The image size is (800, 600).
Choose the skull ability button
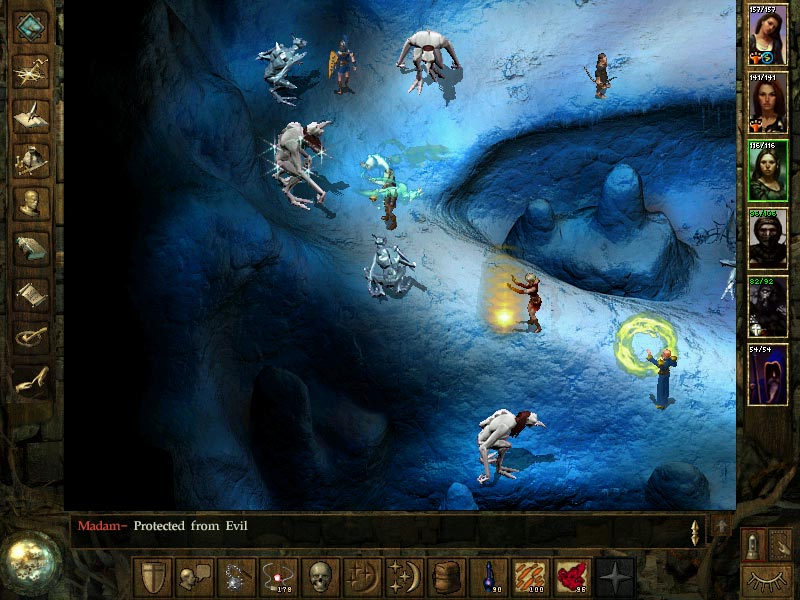pyautogui.click(x=320, y=577)
